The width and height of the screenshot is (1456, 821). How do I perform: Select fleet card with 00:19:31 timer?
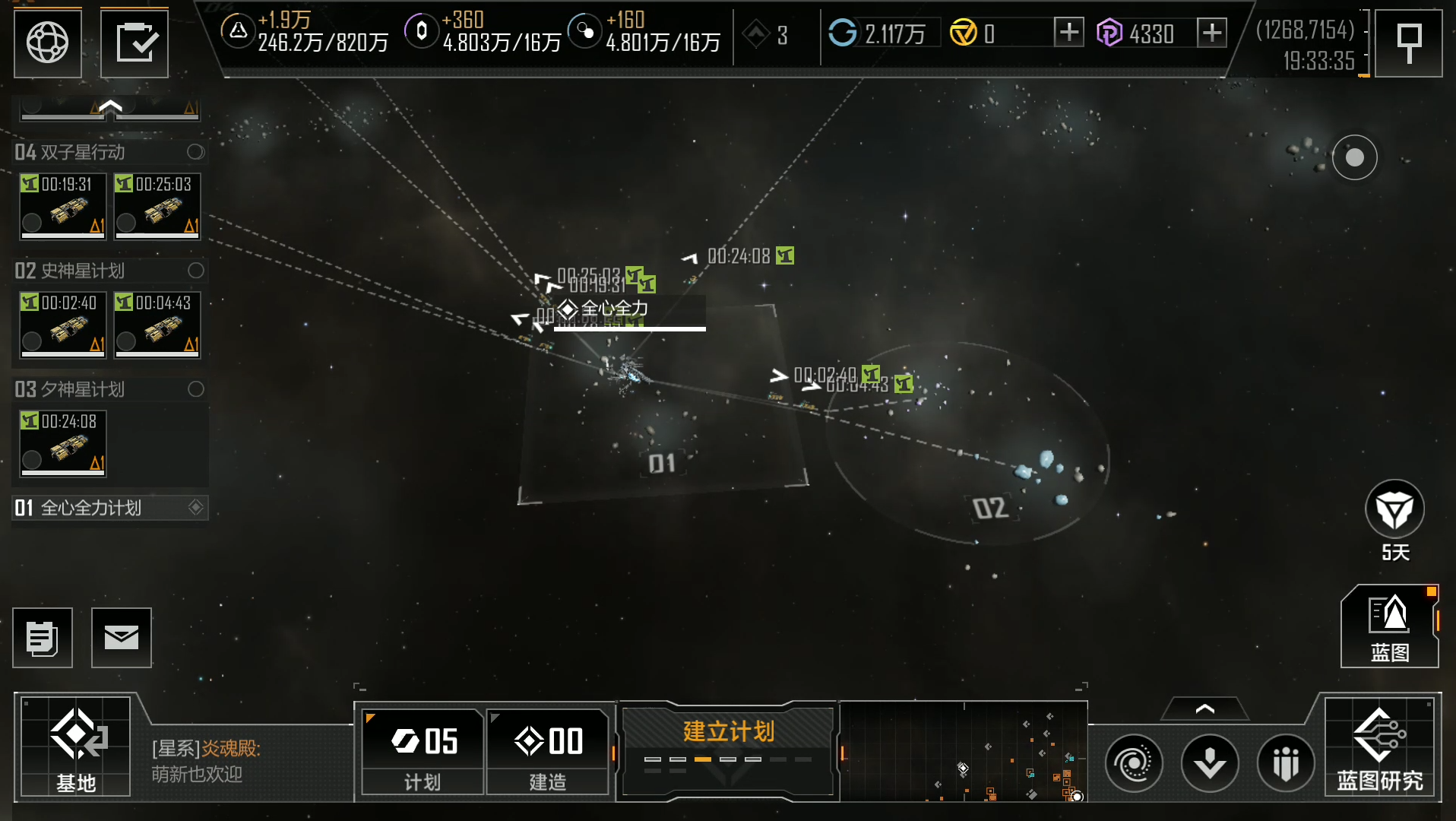coord(63,206)
